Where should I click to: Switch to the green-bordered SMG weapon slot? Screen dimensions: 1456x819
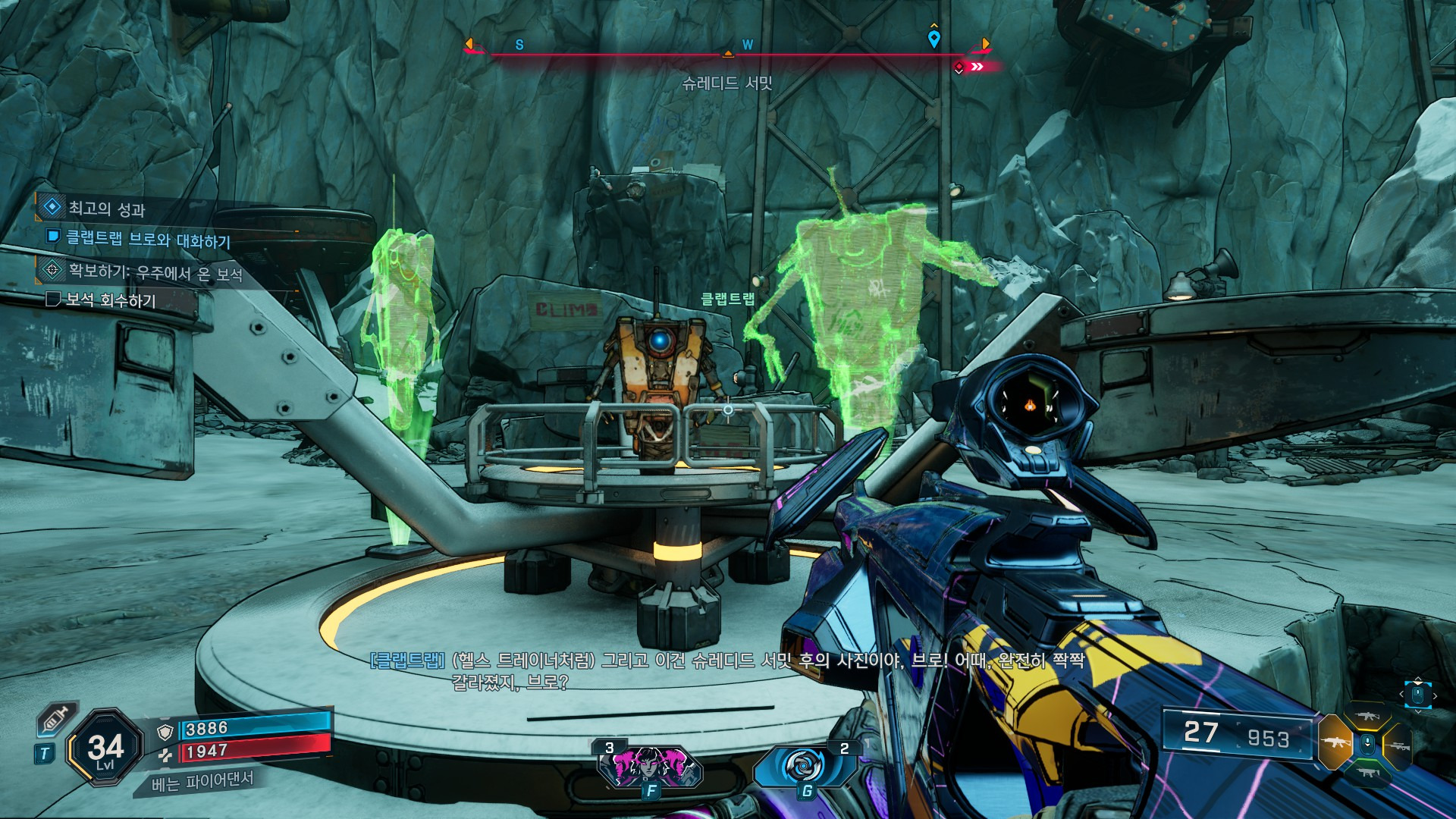click(1367, 773)
